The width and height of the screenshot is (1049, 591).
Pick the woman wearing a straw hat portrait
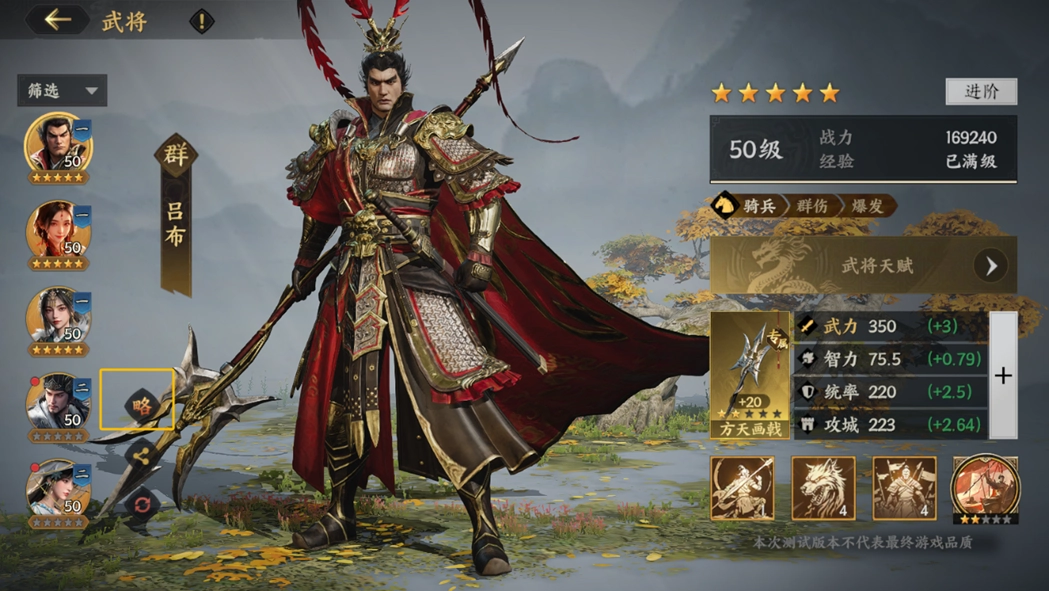(58, 490)
